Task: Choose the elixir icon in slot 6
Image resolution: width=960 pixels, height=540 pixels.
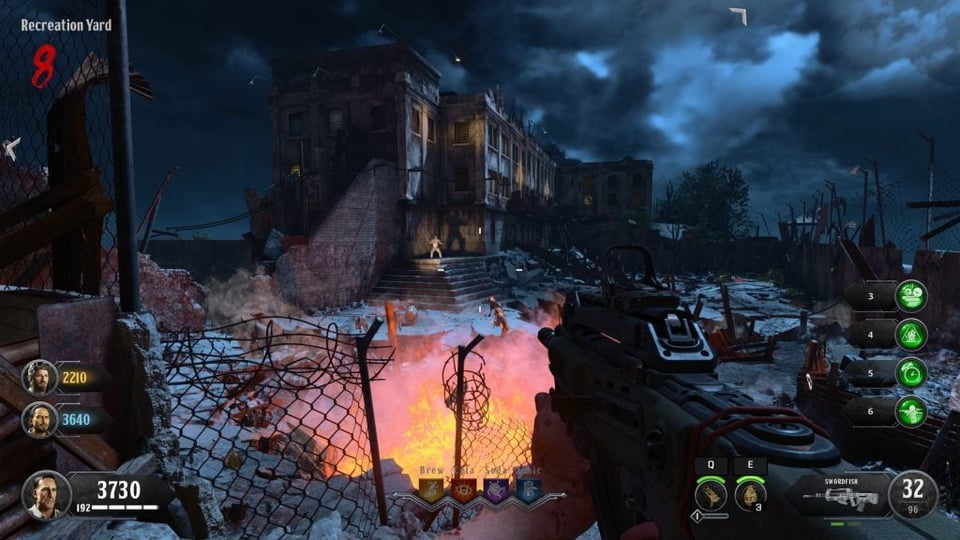Action: click(x=910, y=411)
